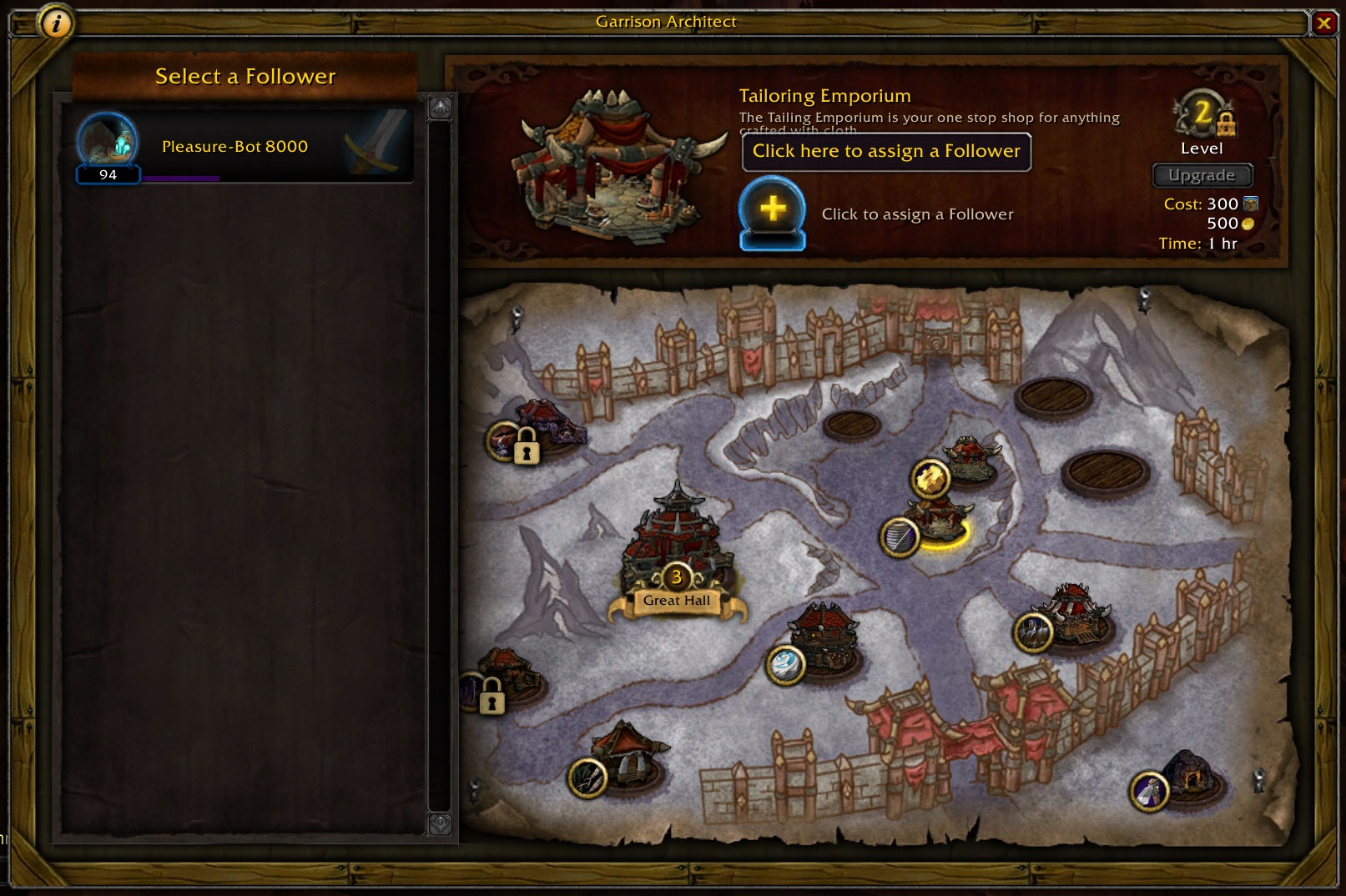
Task: Open the info help button
Action: 56,23
